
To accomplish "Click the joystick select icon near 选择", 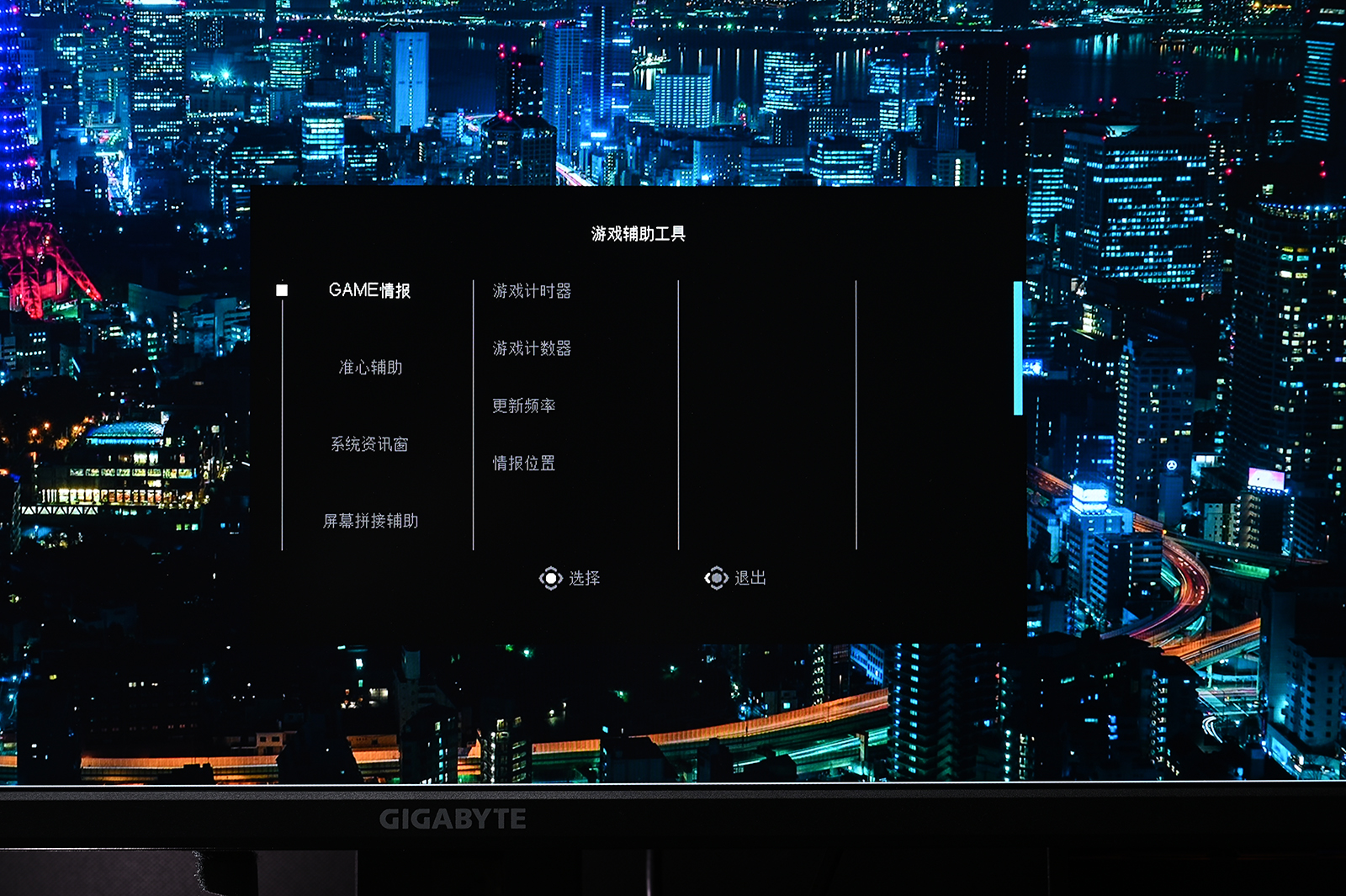I will point(551,578).
